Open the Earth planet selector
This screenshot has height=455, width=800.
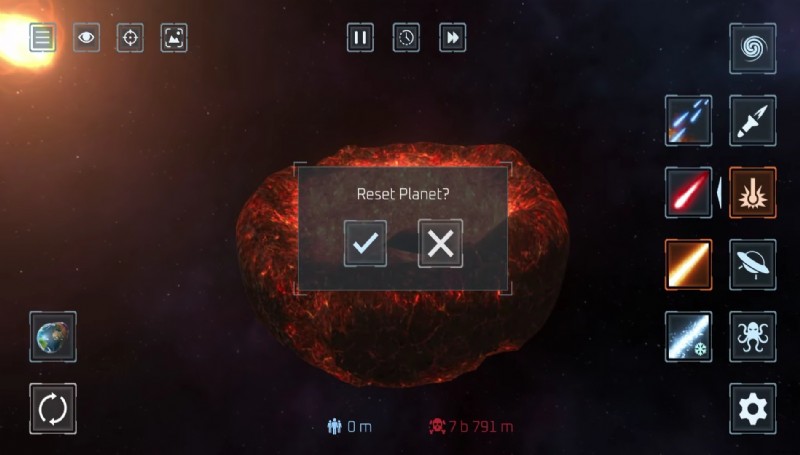tap(53, 336)
